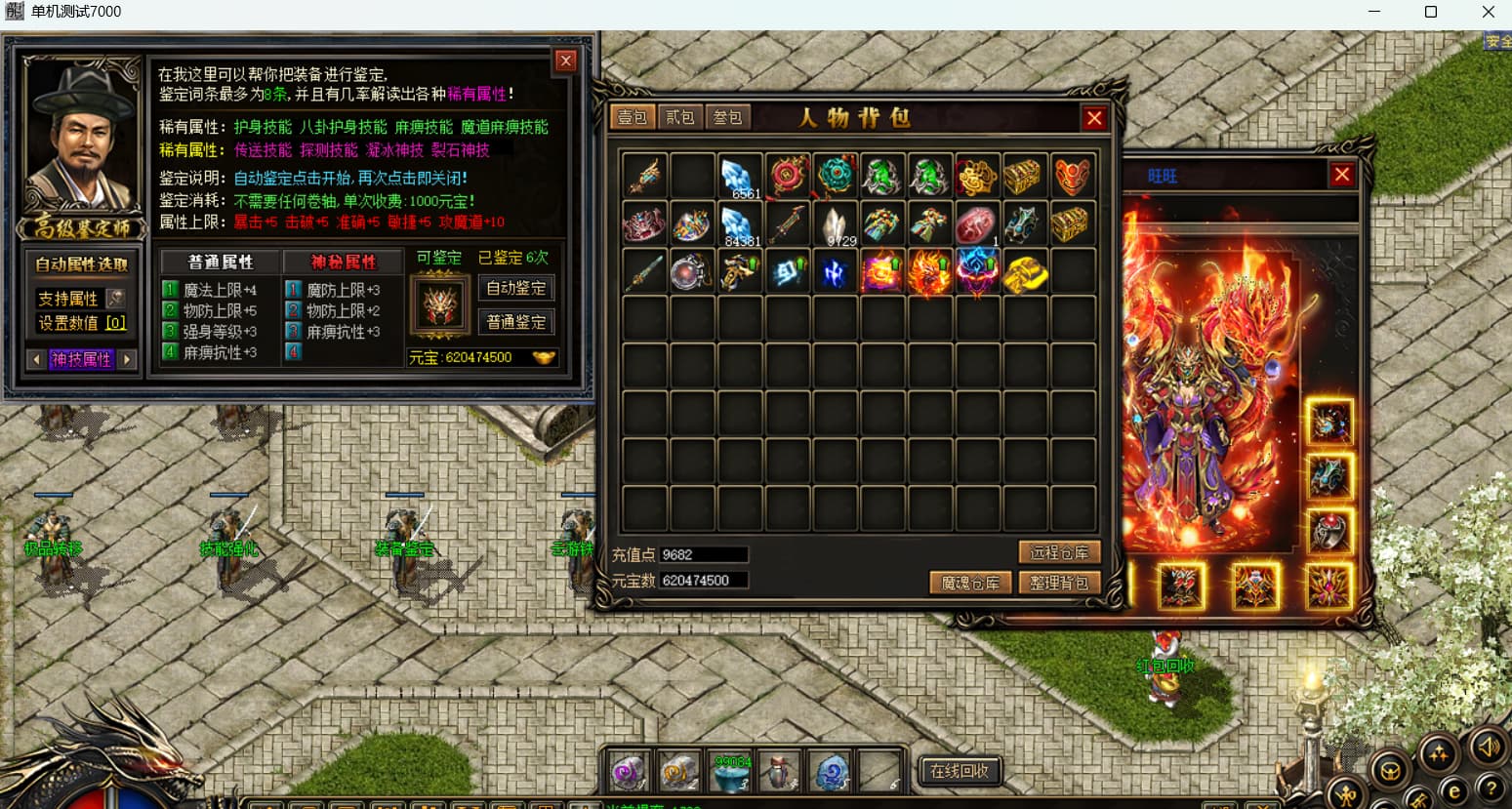Image resolution: width=1512 pixels, height=809 pixels.
Task: Select the helmet in the appraisal slot
Action: (x=440, y=303)
